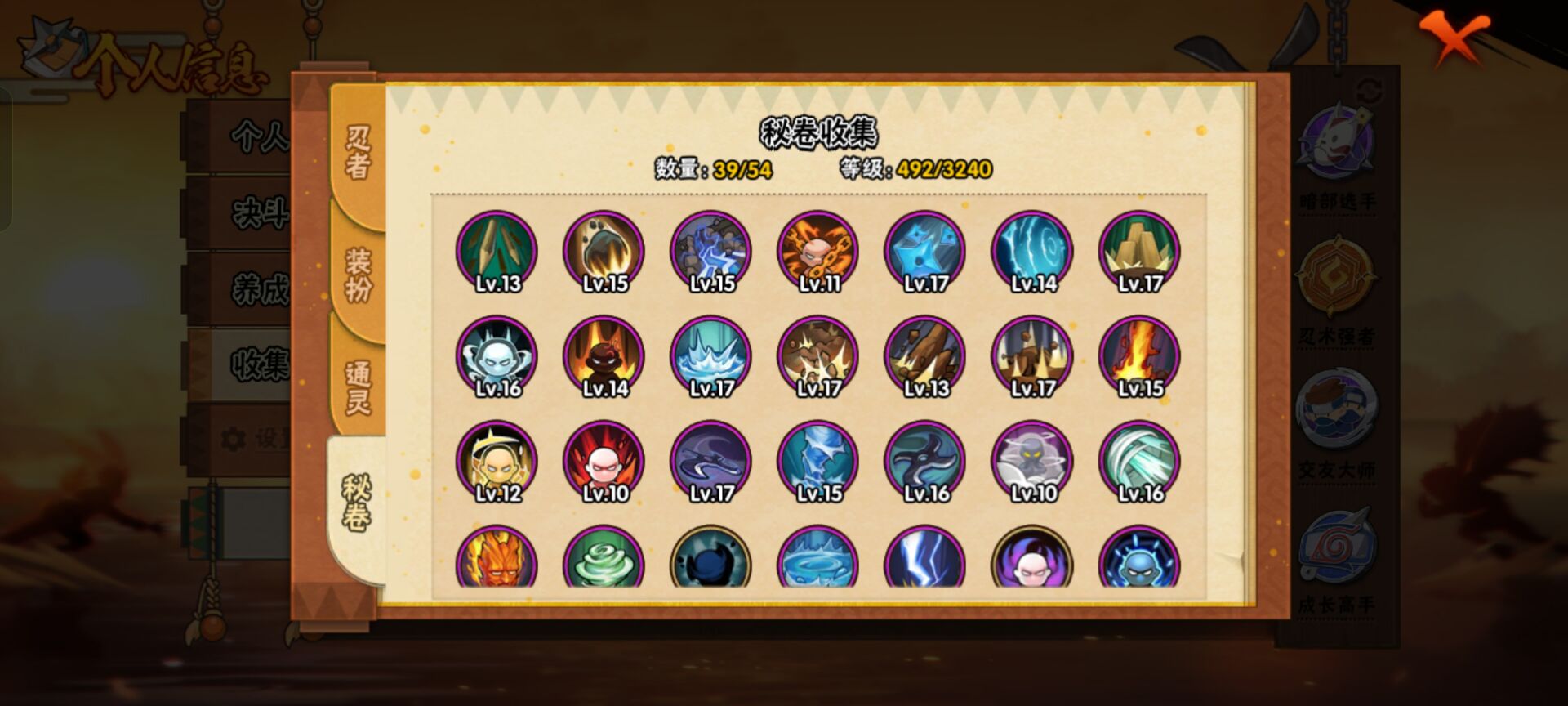Select the Lv.15 ice tornado scroll
The image size is (1568, 706).
click(x=817, y=462)
